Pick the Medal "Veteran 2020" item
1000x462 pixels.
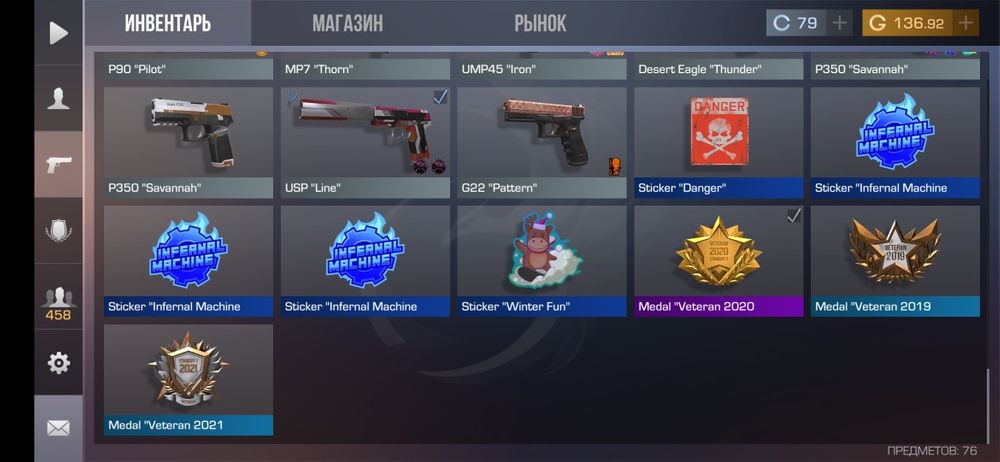point(718,260)
